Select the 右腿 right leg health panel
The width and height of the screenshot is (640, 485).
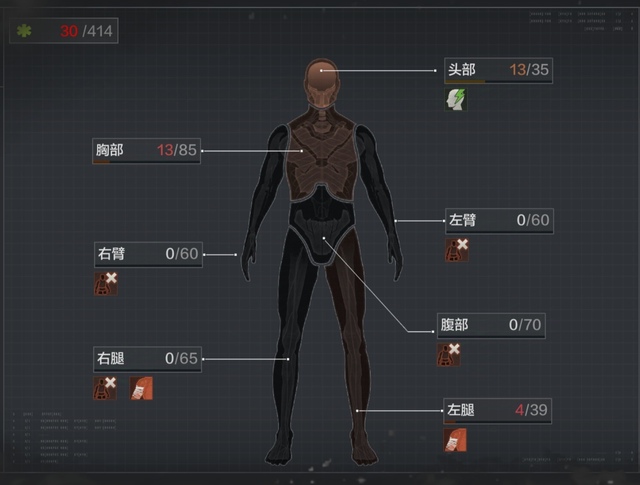tap(146, 358)
